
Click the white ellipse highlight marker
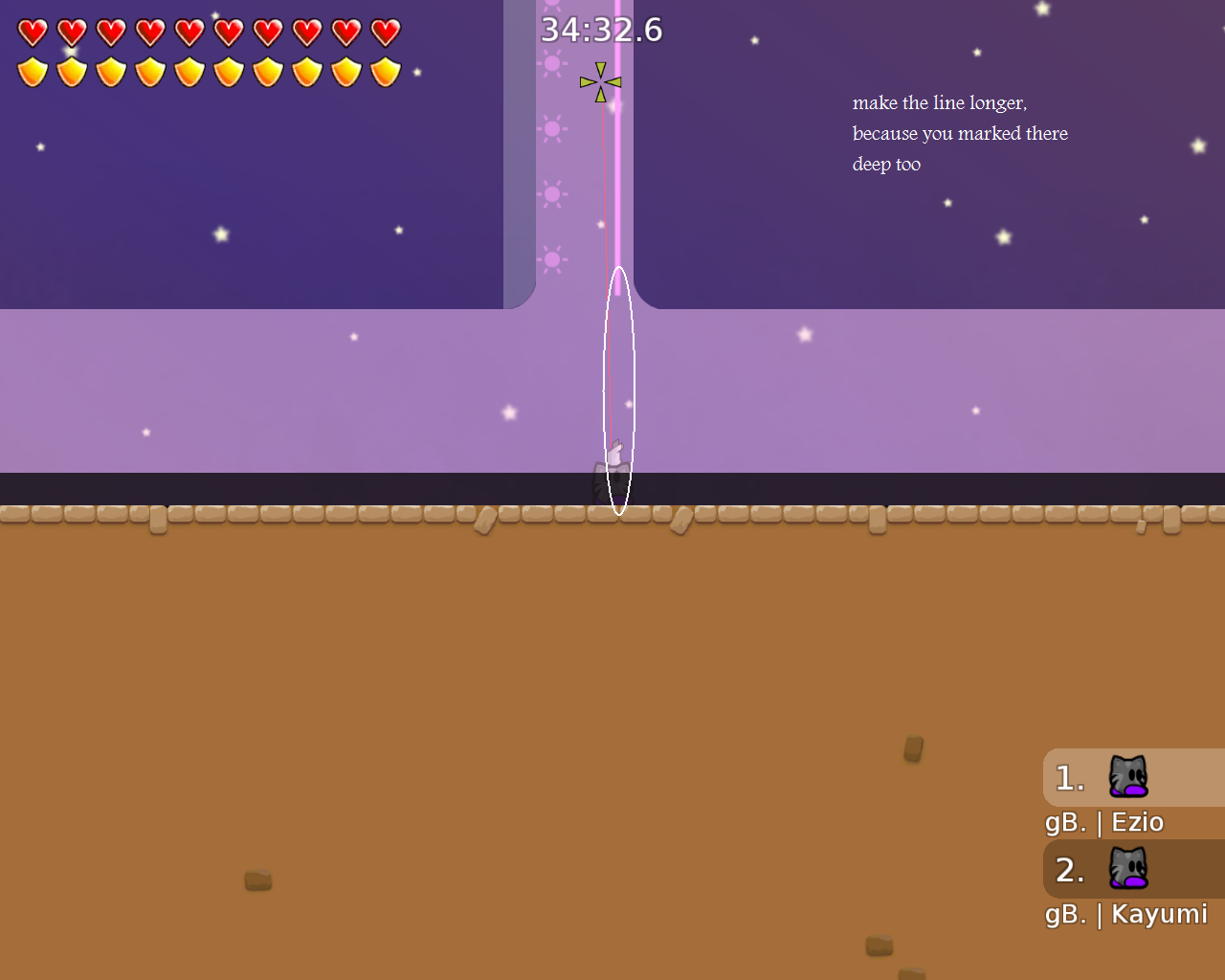point(619,390)
